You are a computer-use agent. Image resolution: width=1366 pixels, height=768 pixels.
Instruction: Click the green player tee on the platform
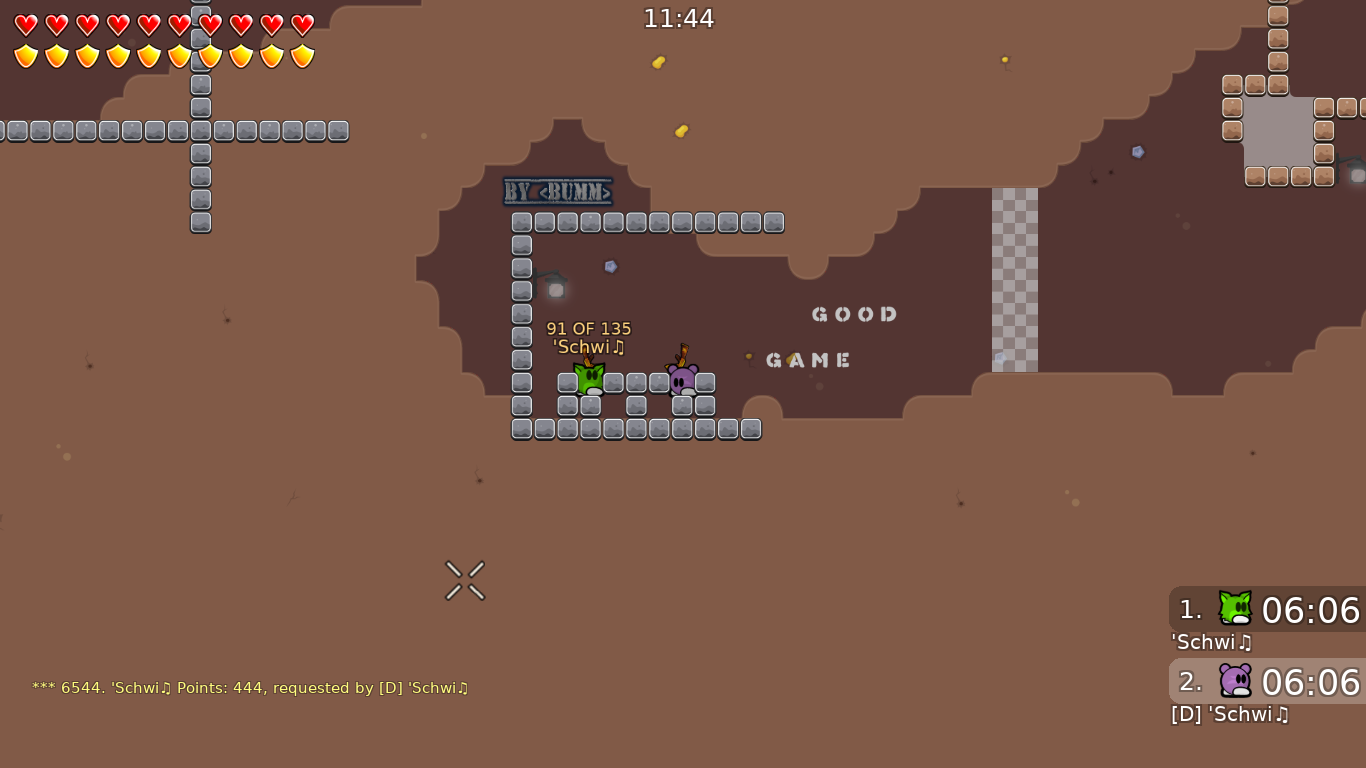tap(589, 376)
